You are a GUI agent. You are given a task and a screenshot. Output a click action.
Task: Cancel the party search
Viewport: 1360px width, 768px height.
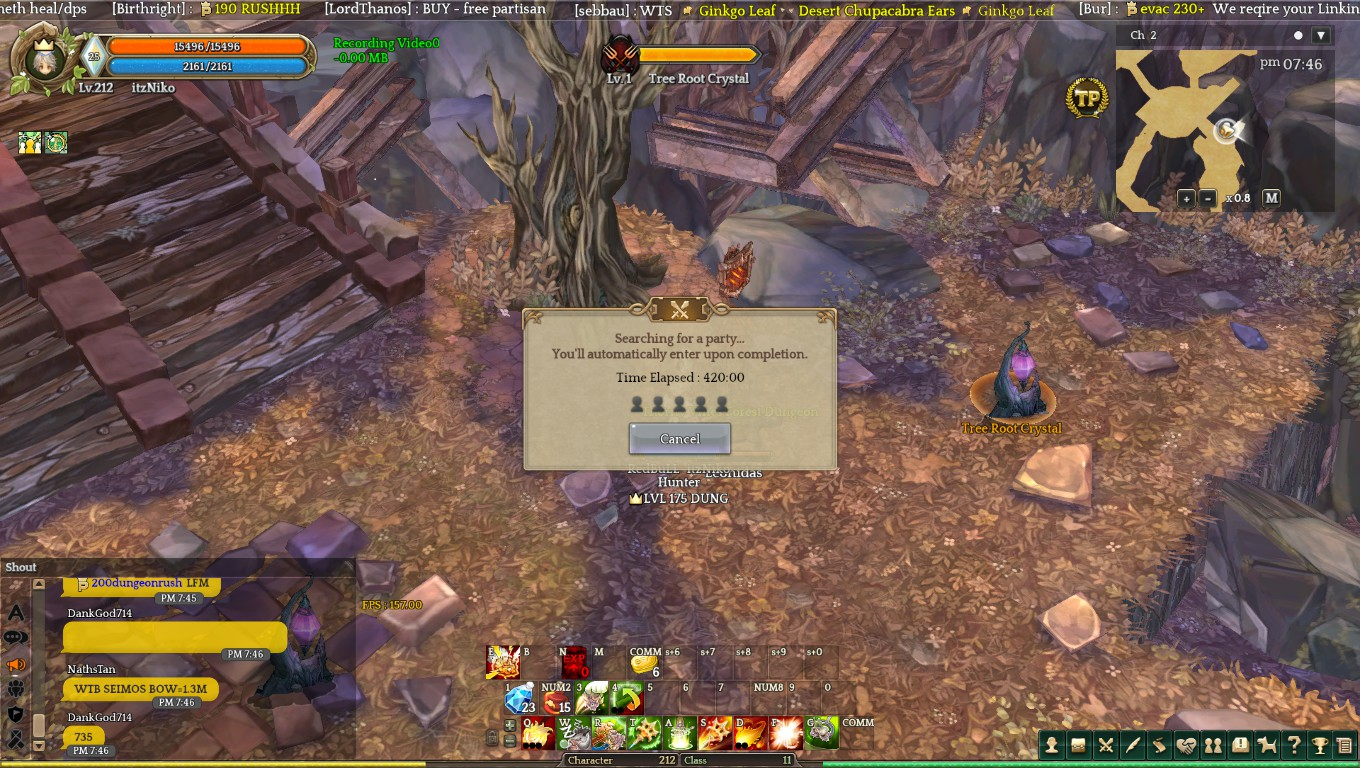[x=679, y=438]
